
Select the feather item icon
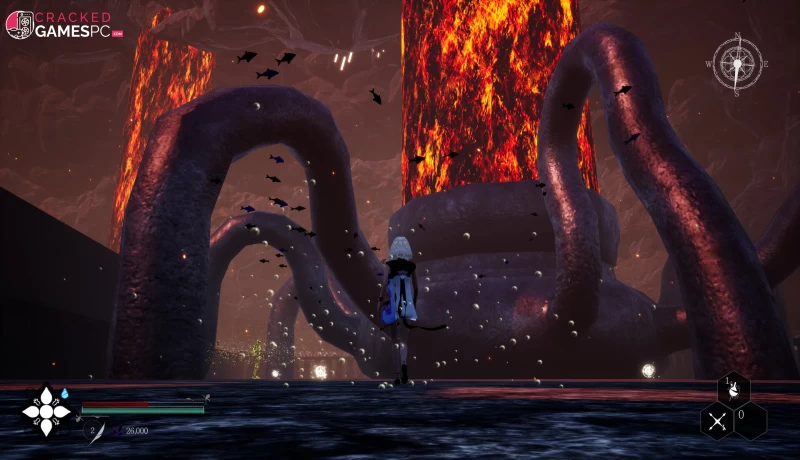coord(100,432)
